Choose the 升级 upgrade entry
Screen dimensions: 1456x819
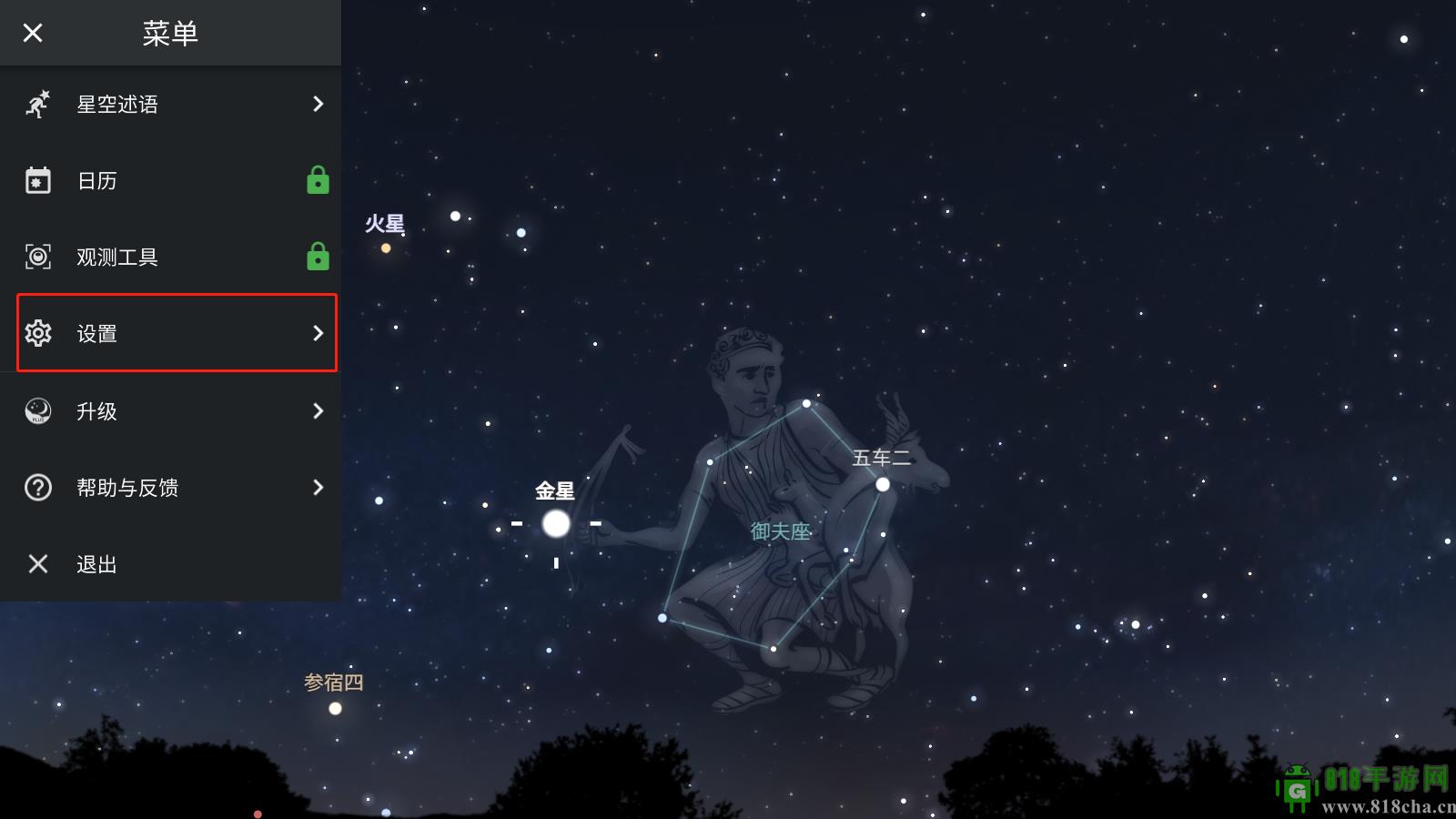tap(171, 411)
